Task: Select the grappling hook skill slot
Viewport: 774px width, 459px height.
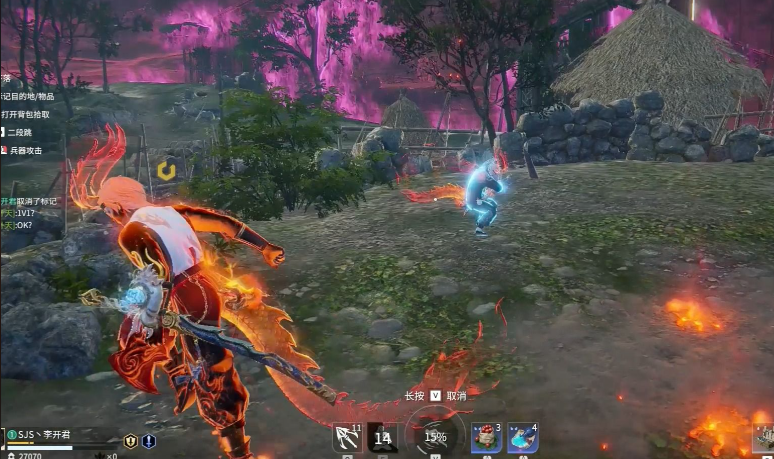Action: pos(347,437)
